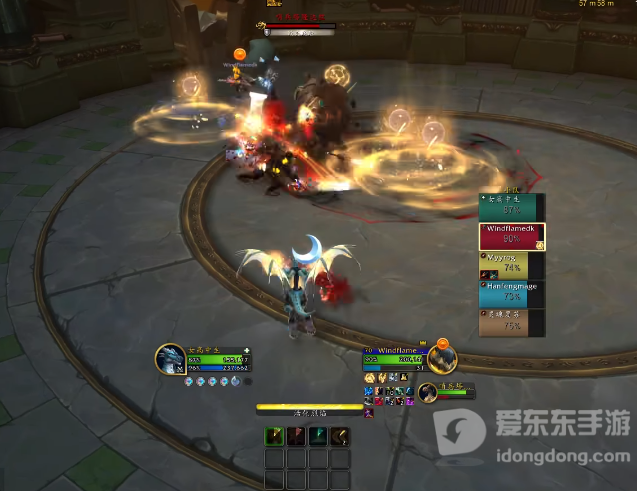Activate the green-bordered action bar ability

point(273,435)
